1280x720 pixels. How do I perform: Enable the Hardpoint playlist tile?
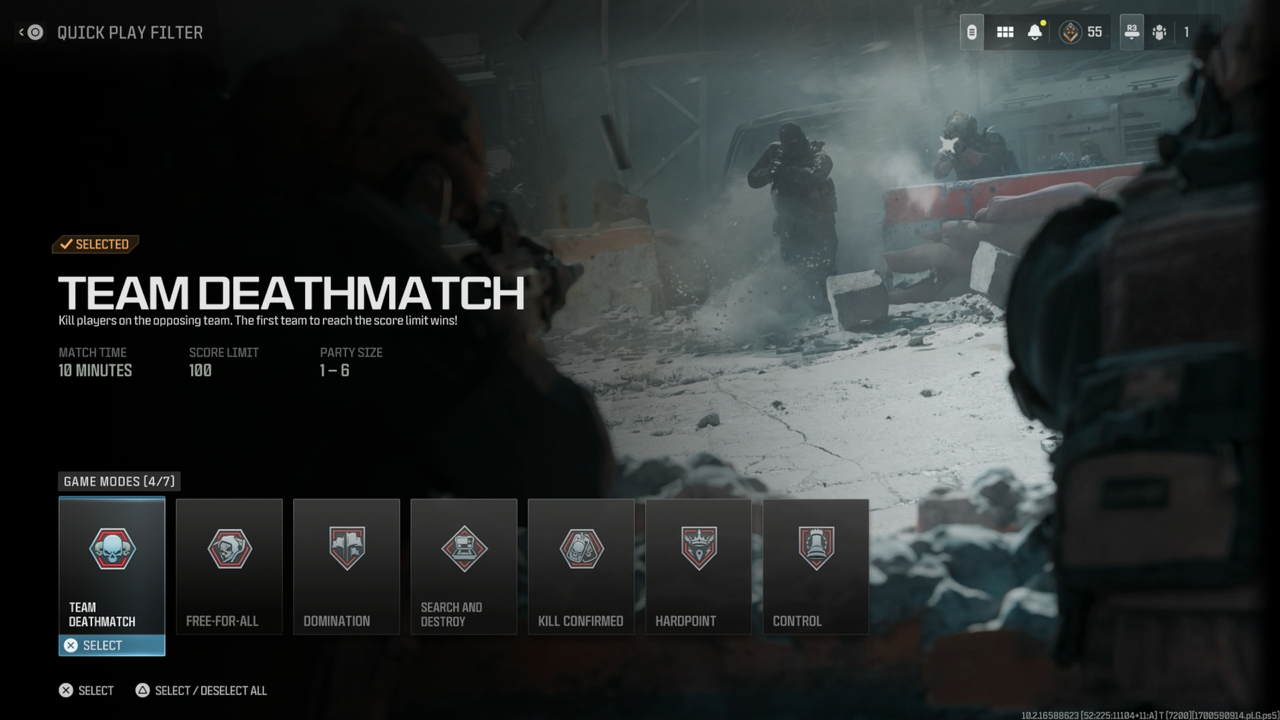(x=697, y=566)
